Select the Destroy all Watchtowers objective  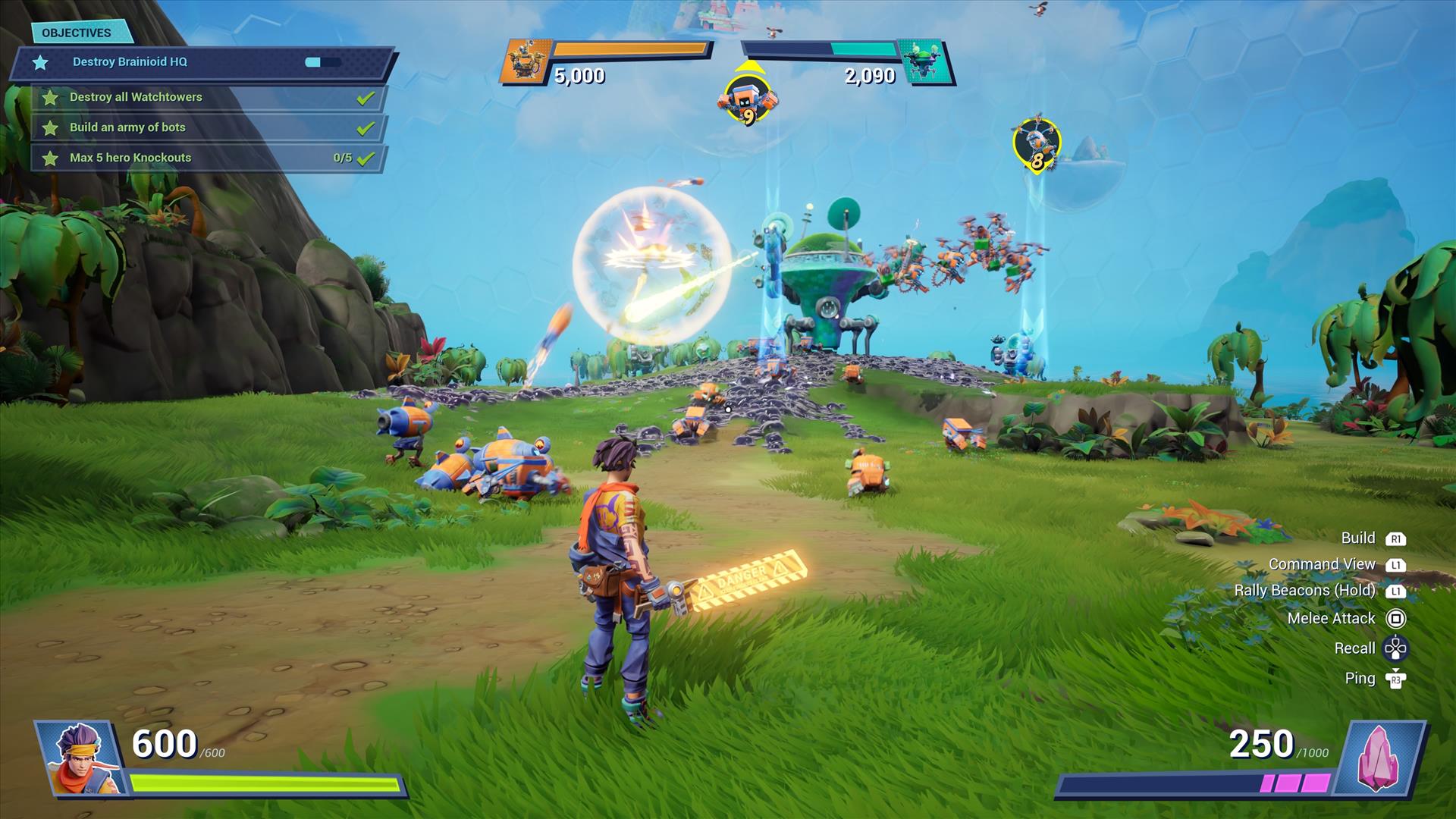[136, 97]
